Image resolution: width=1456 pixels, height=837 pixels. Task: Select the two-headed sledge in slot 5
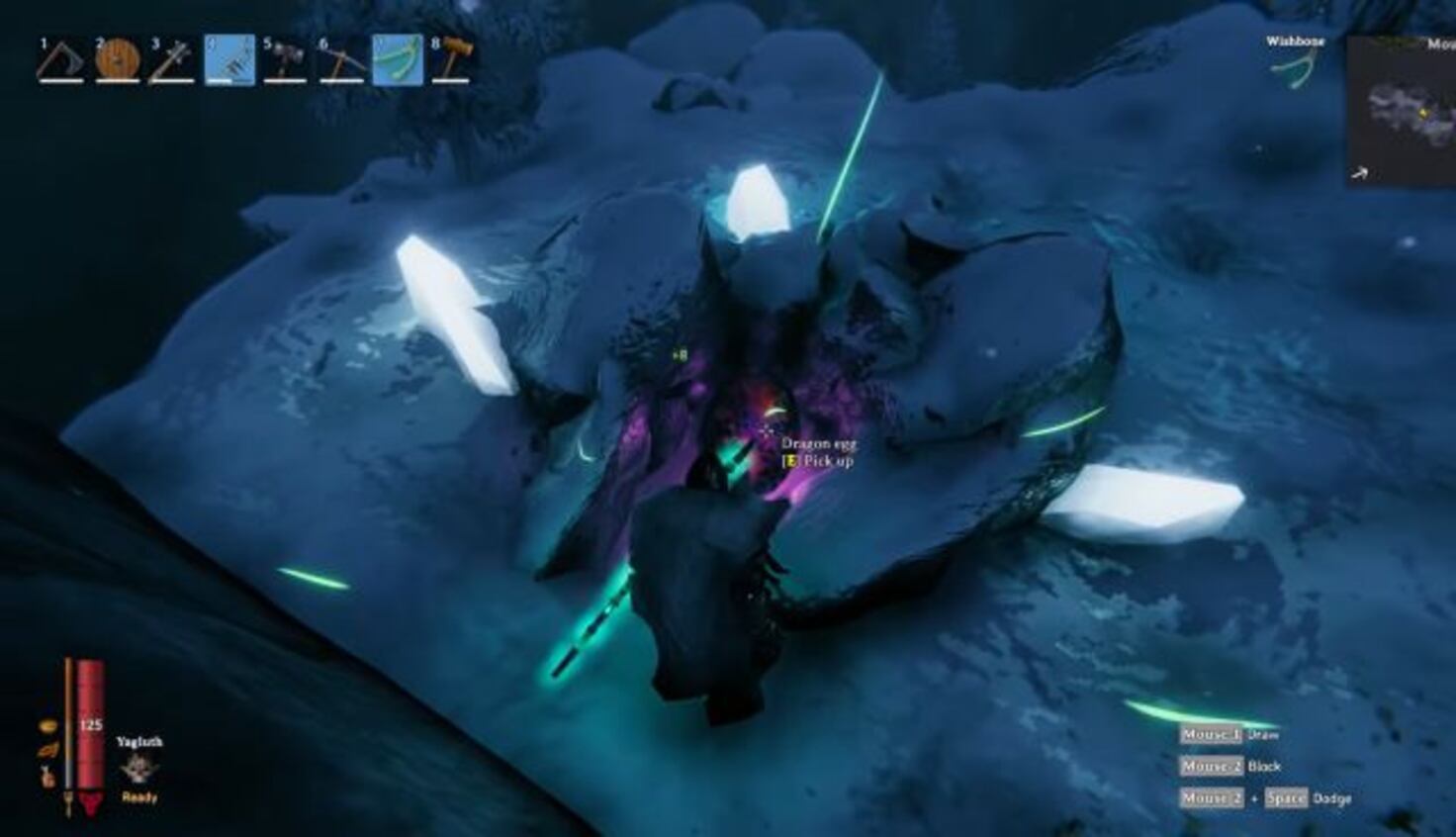[286, 59]
